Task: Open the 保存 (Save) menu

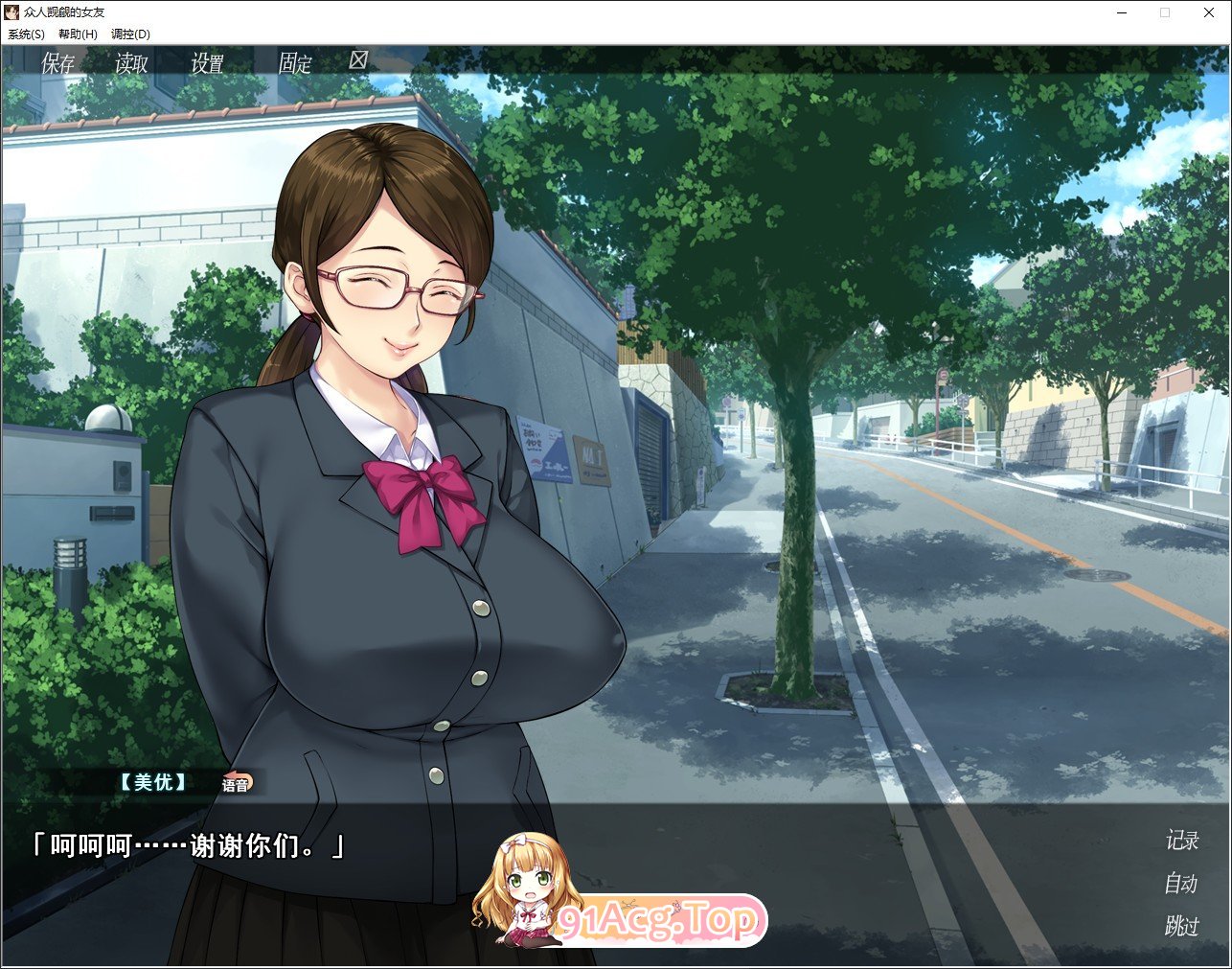Action: [x=57, y=63]
